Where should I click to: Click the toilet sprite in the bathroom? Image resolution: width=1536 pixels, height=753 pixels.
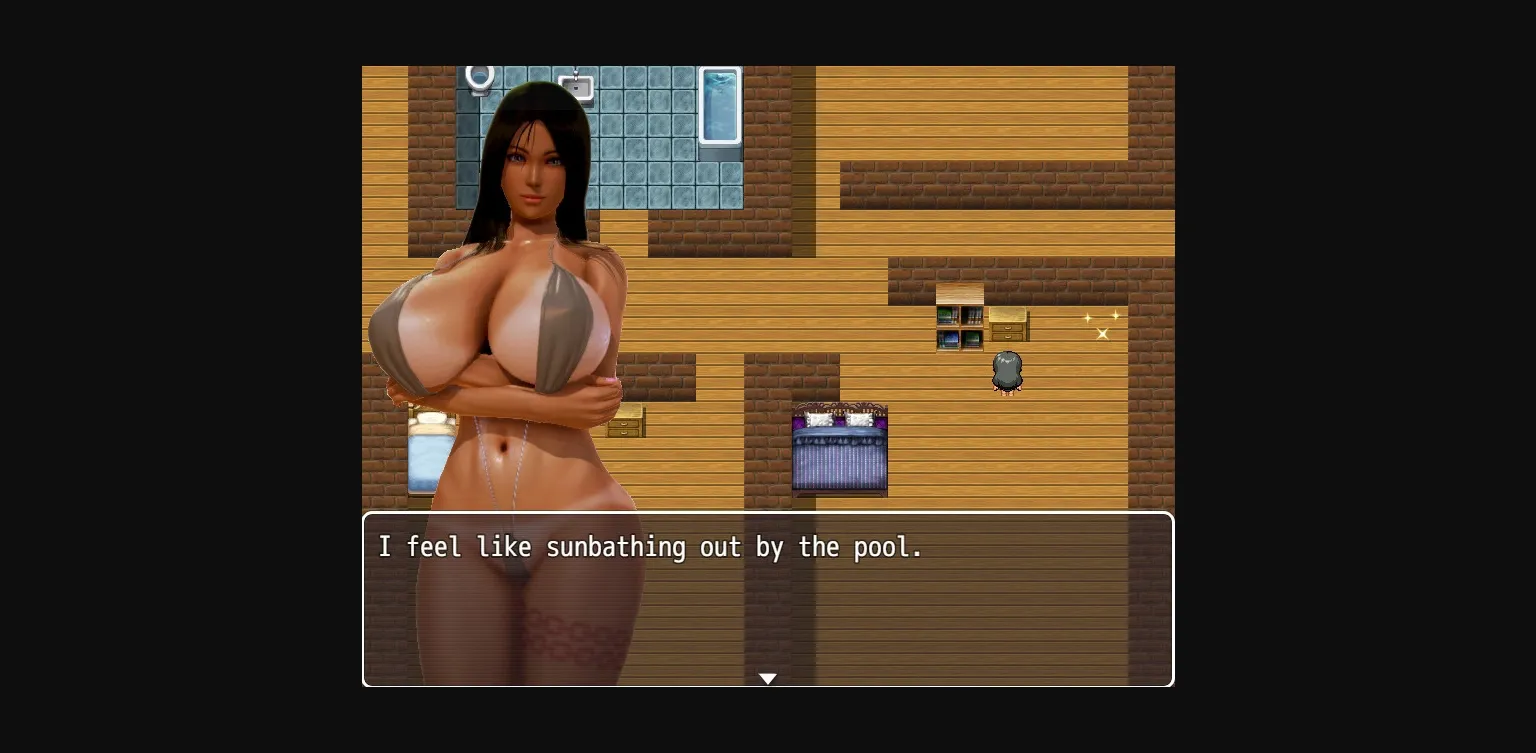(x=480, y=75)
